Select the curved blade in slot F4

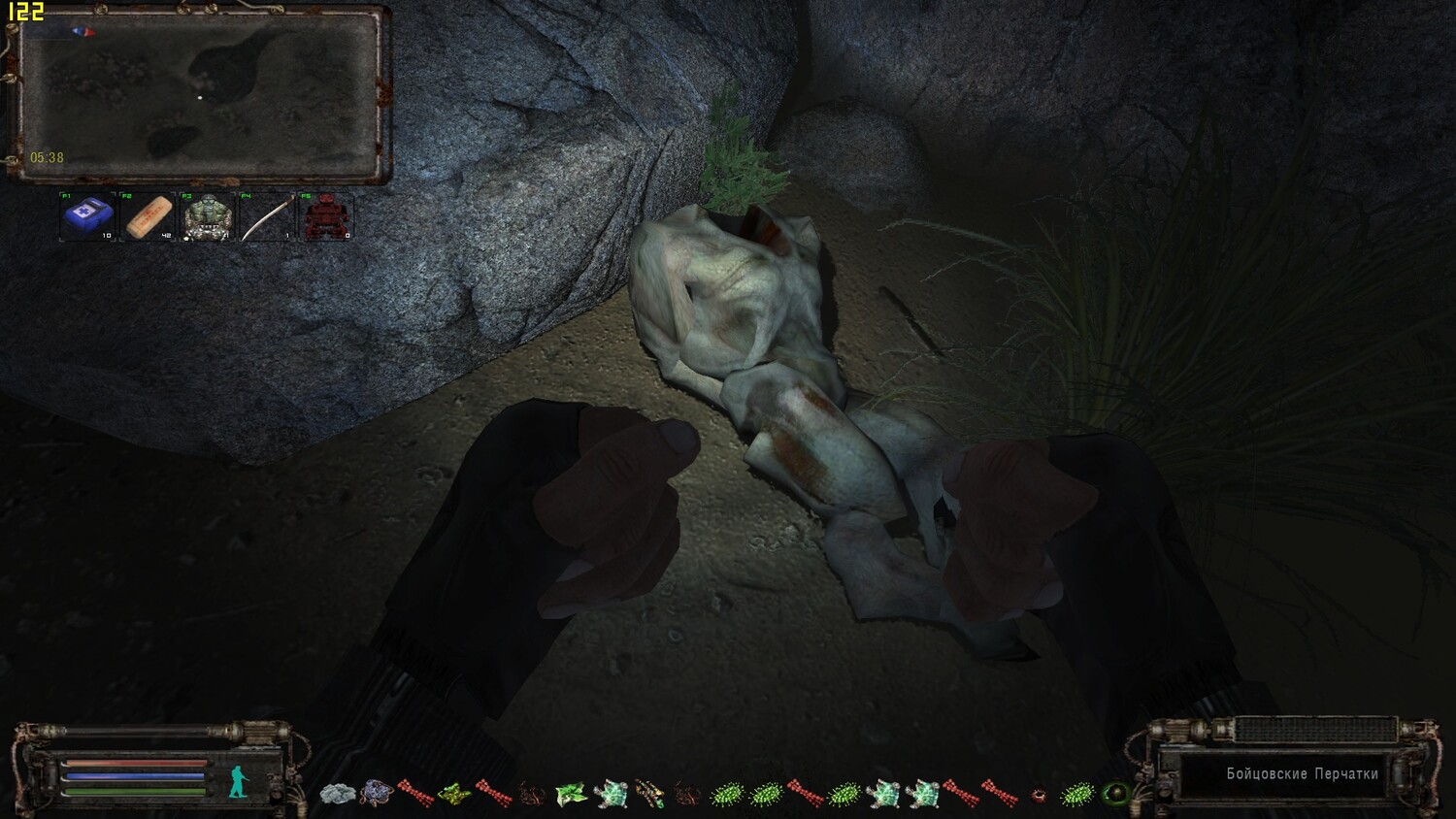coord(266,216)
